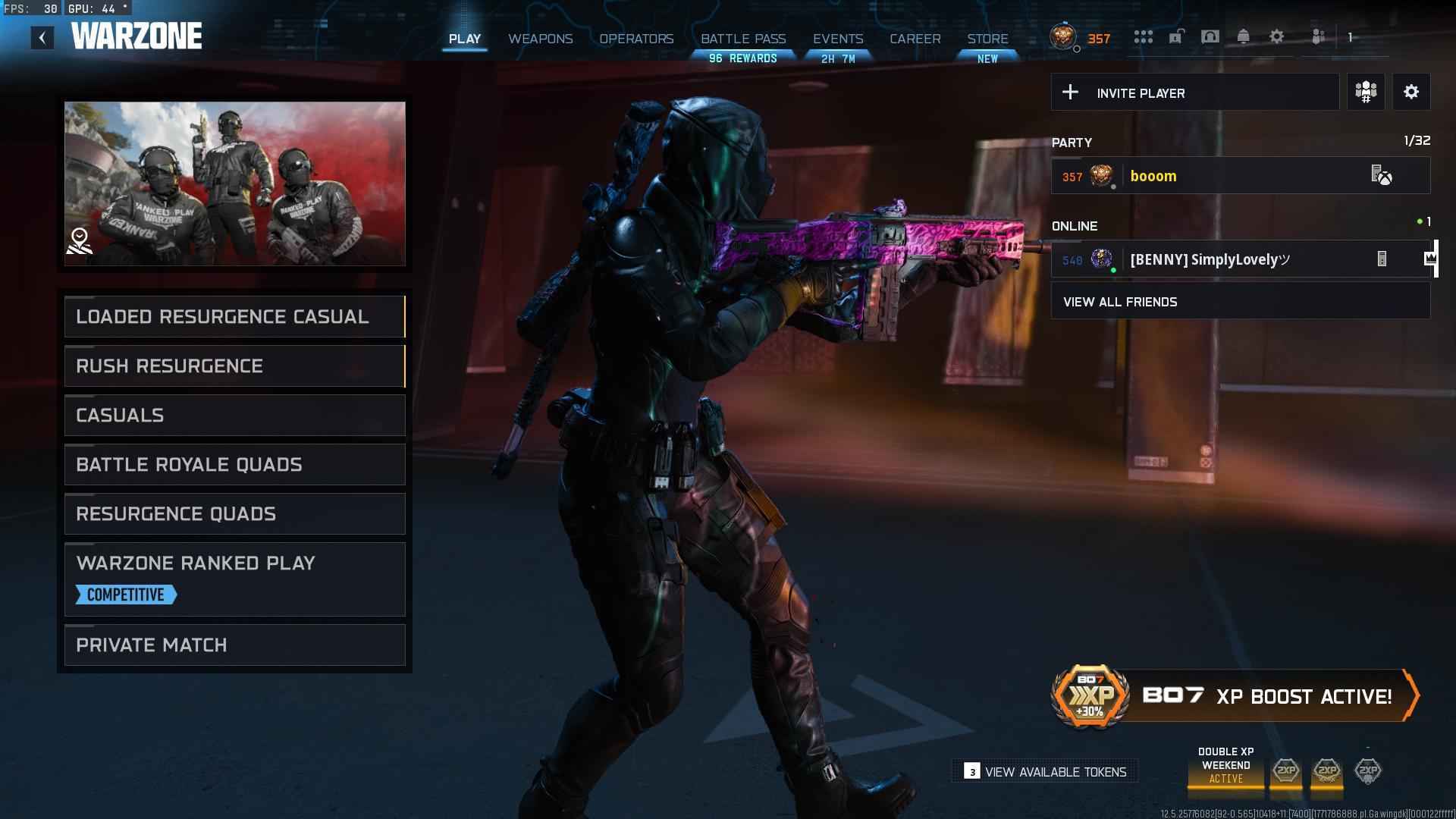The image size is (1456, 819).
Task: Expand the Events menu showing 2H 7M
Action: pyautogui.click(x=839, y=39)
